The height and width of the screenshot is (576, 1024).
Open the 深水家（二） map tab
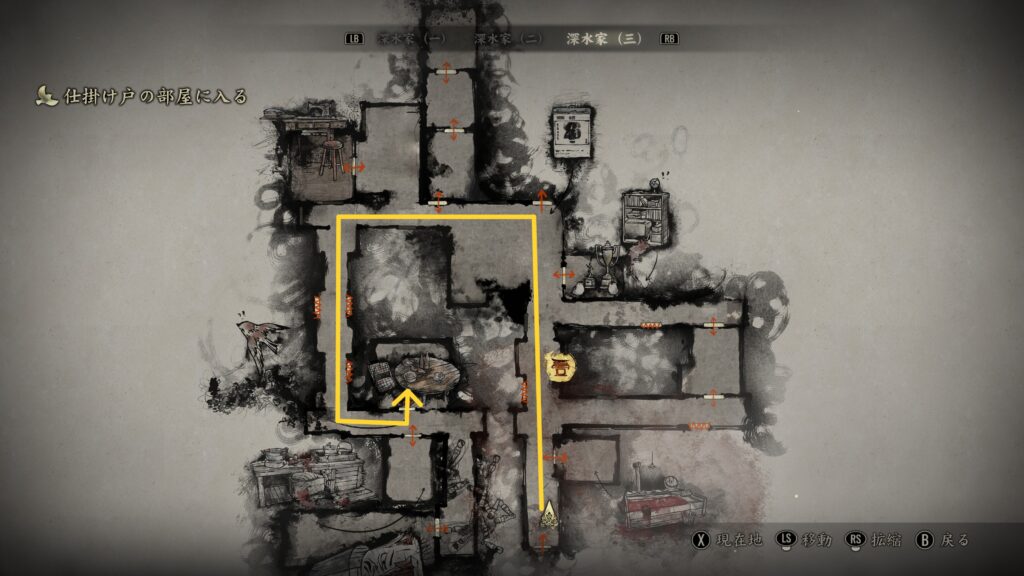click(x=508, y=39)
